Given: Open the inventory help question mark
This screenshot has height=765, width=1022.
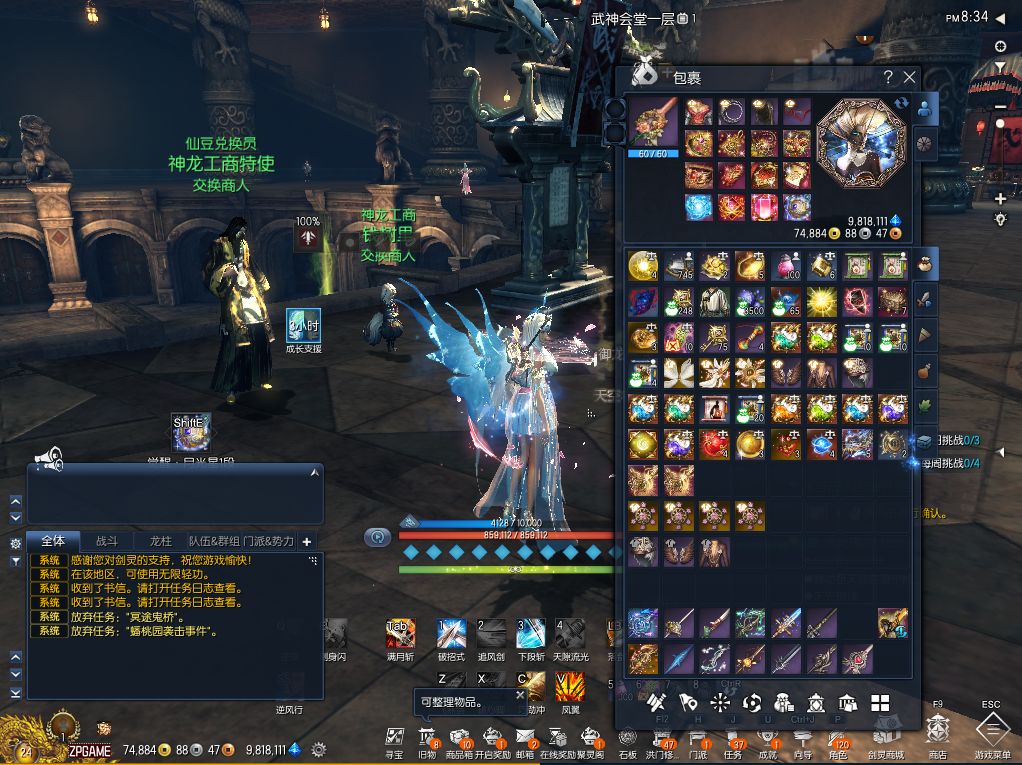Looking at the screenshot, I should point(888,77).
